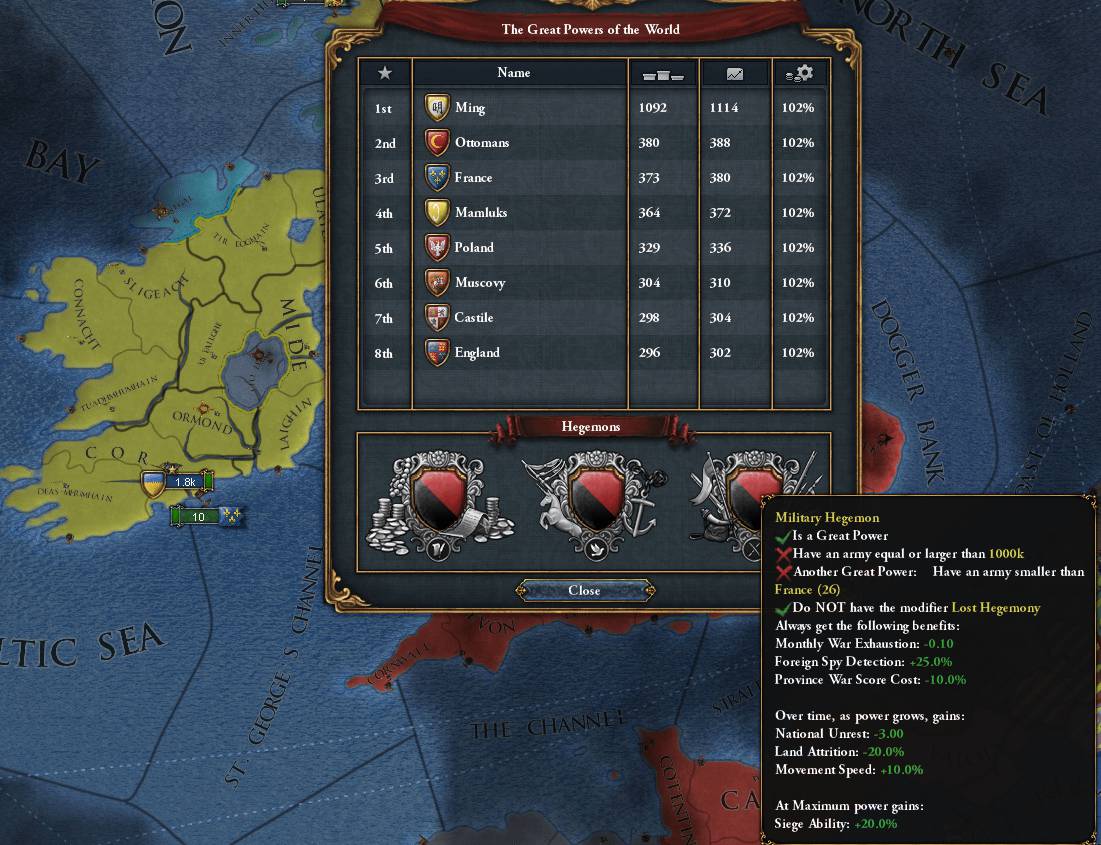1101x845 pixels.
Task: Select Ming in the great powers list
Action: coord(469,108)
